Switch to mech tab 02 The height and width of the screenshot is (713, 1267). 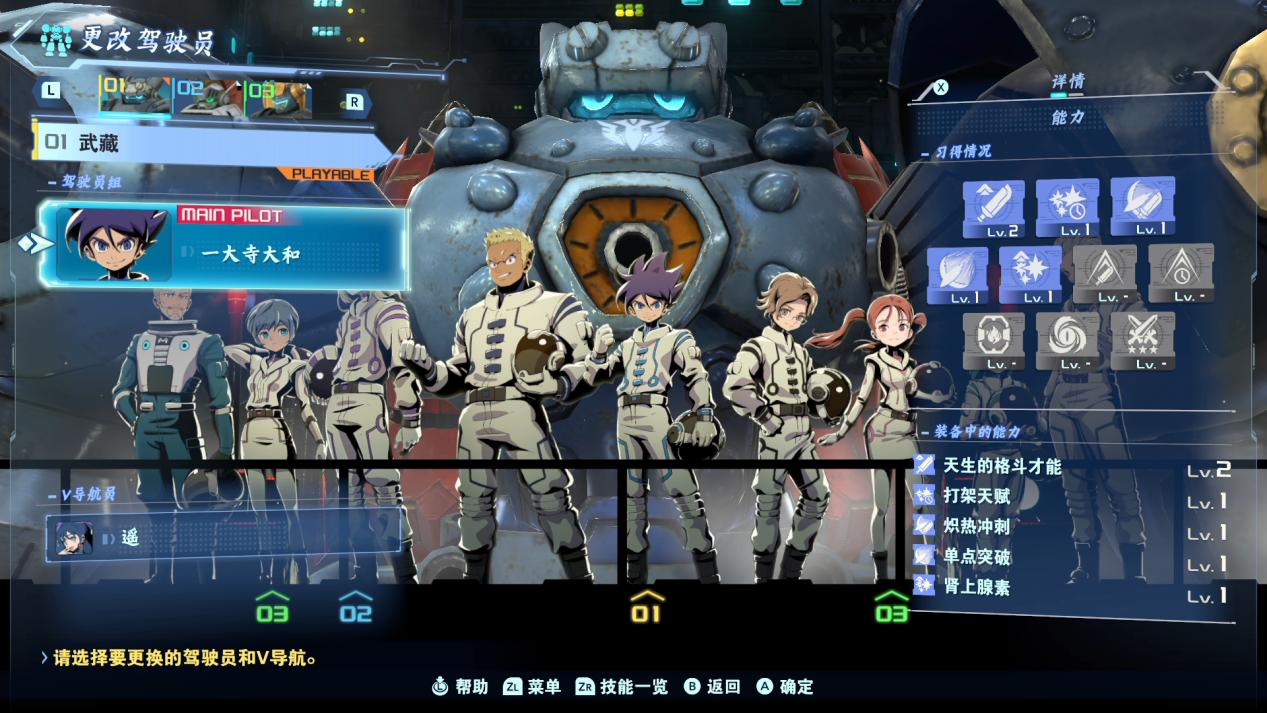pyautogui.click(x=208, y=98)
